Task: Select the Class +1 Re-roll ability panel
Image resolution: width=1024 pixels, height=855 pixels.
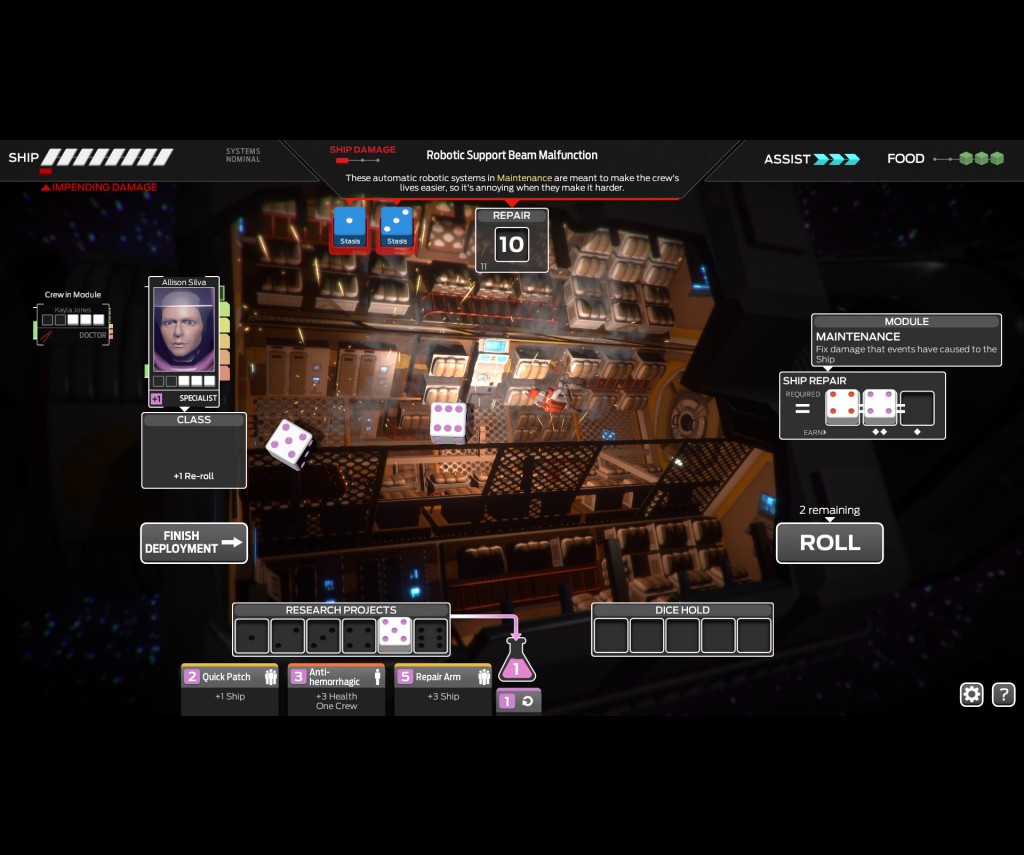Action: pos(194,452)
